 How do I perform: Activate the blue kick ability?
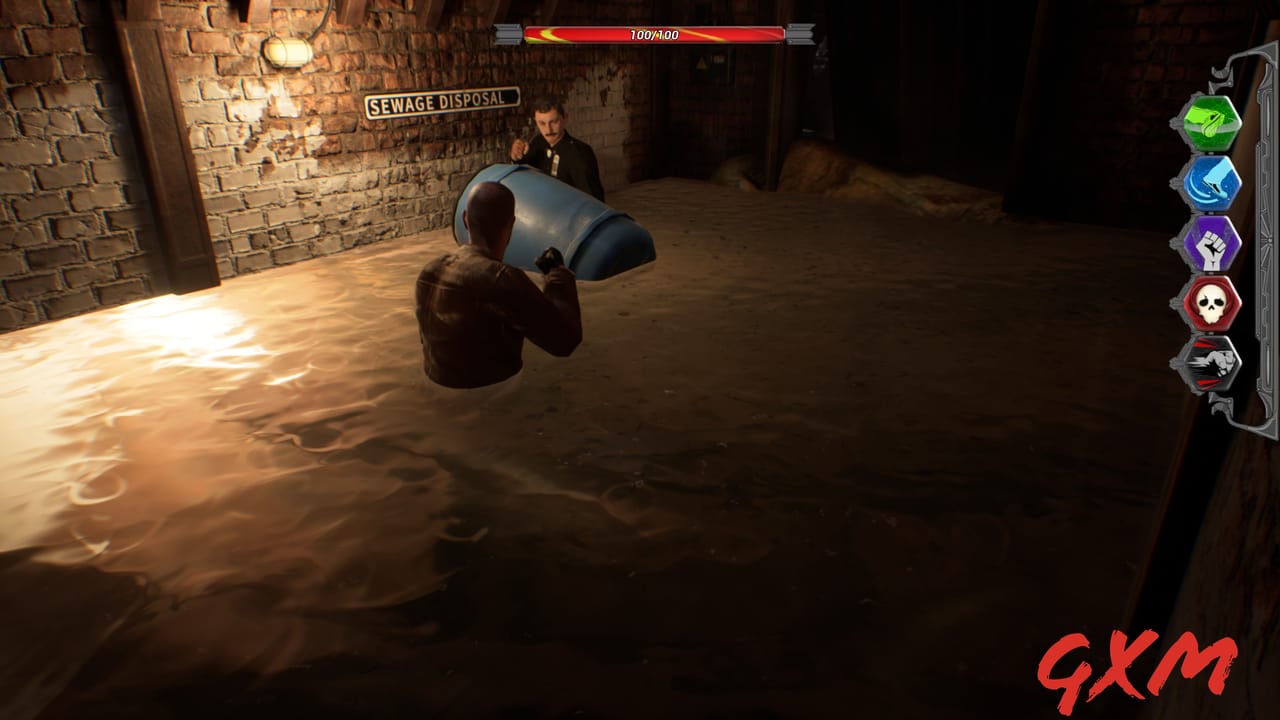coord(1213,182)
